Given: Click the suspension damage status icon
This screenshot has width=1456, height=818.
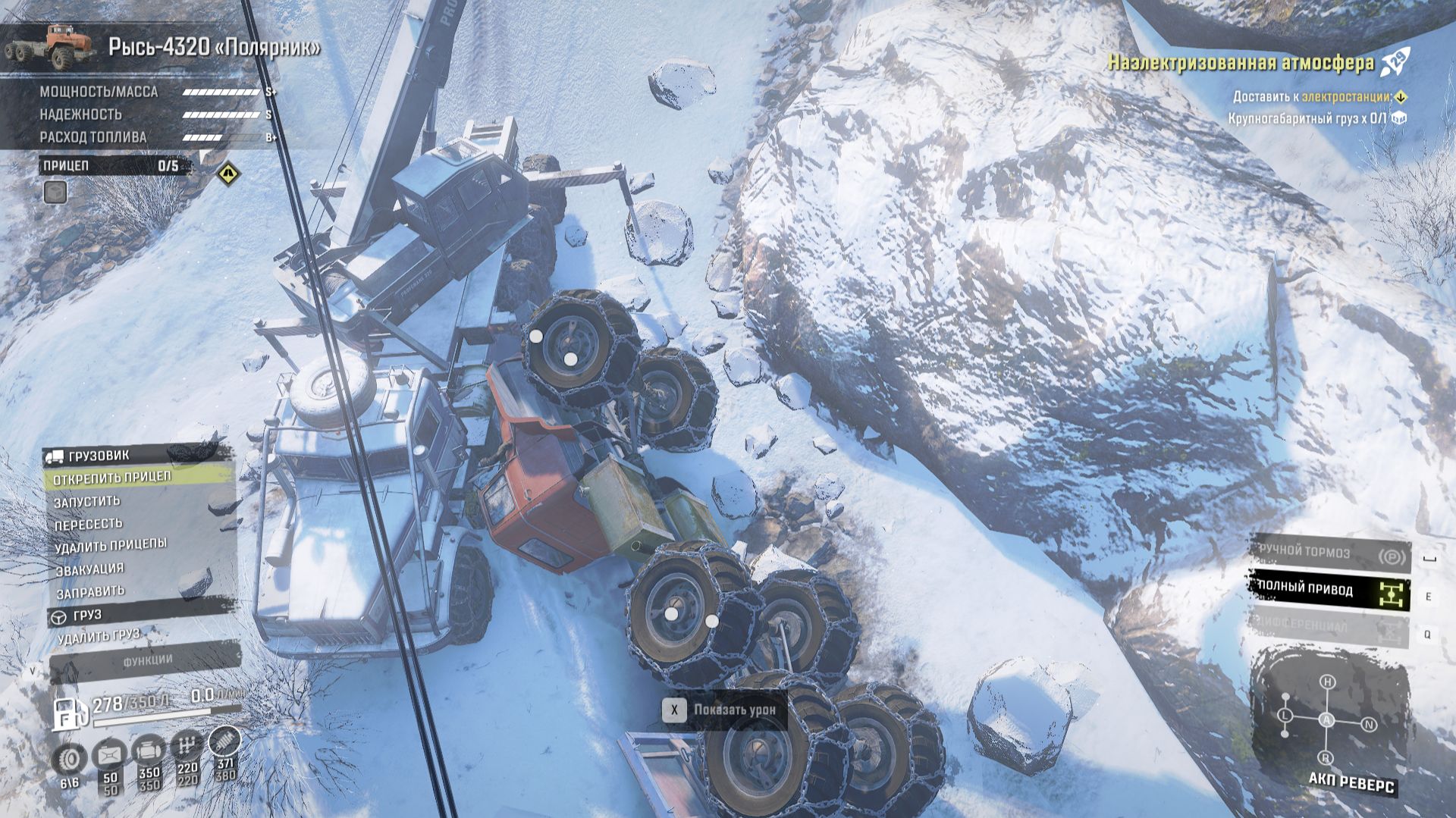Looking at the screenshot, I should [x=224, y=742].
